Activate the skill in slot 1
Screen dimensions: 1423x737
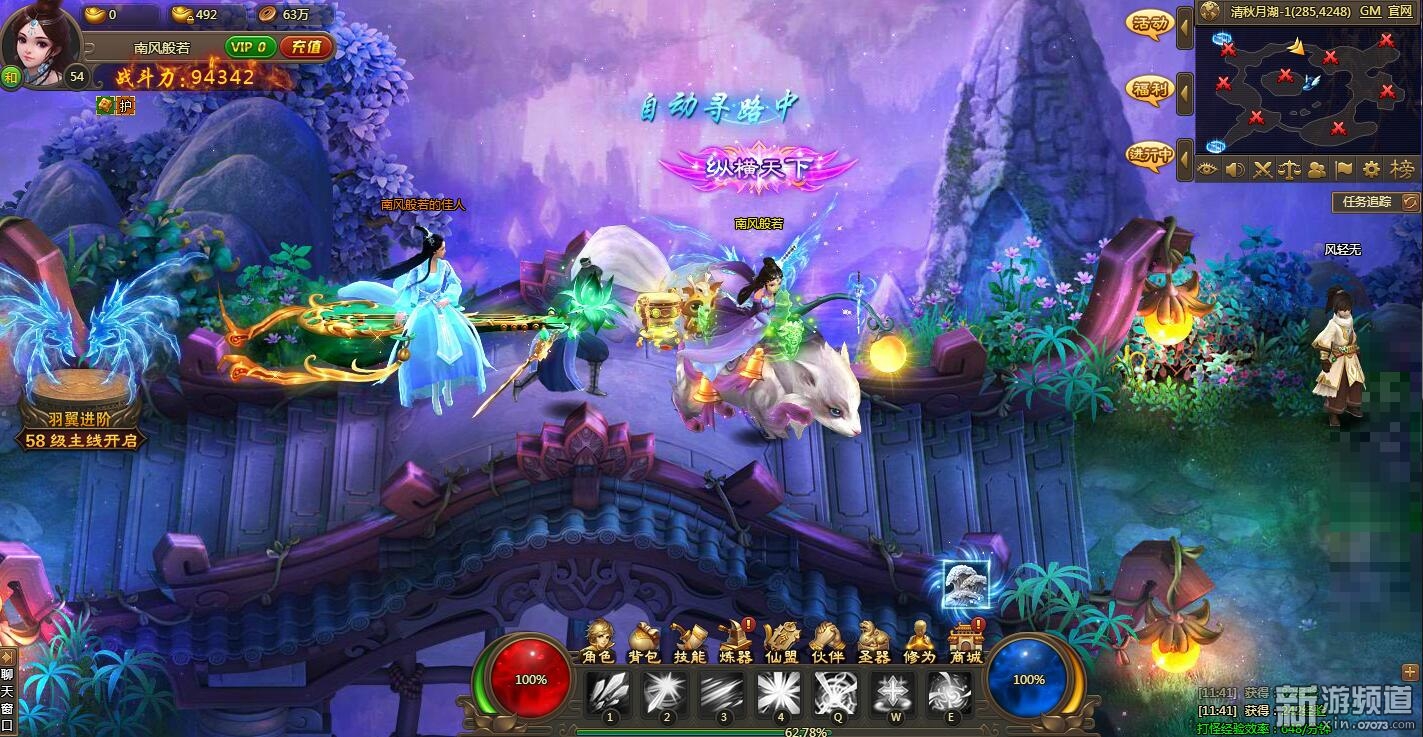[610, 692]
